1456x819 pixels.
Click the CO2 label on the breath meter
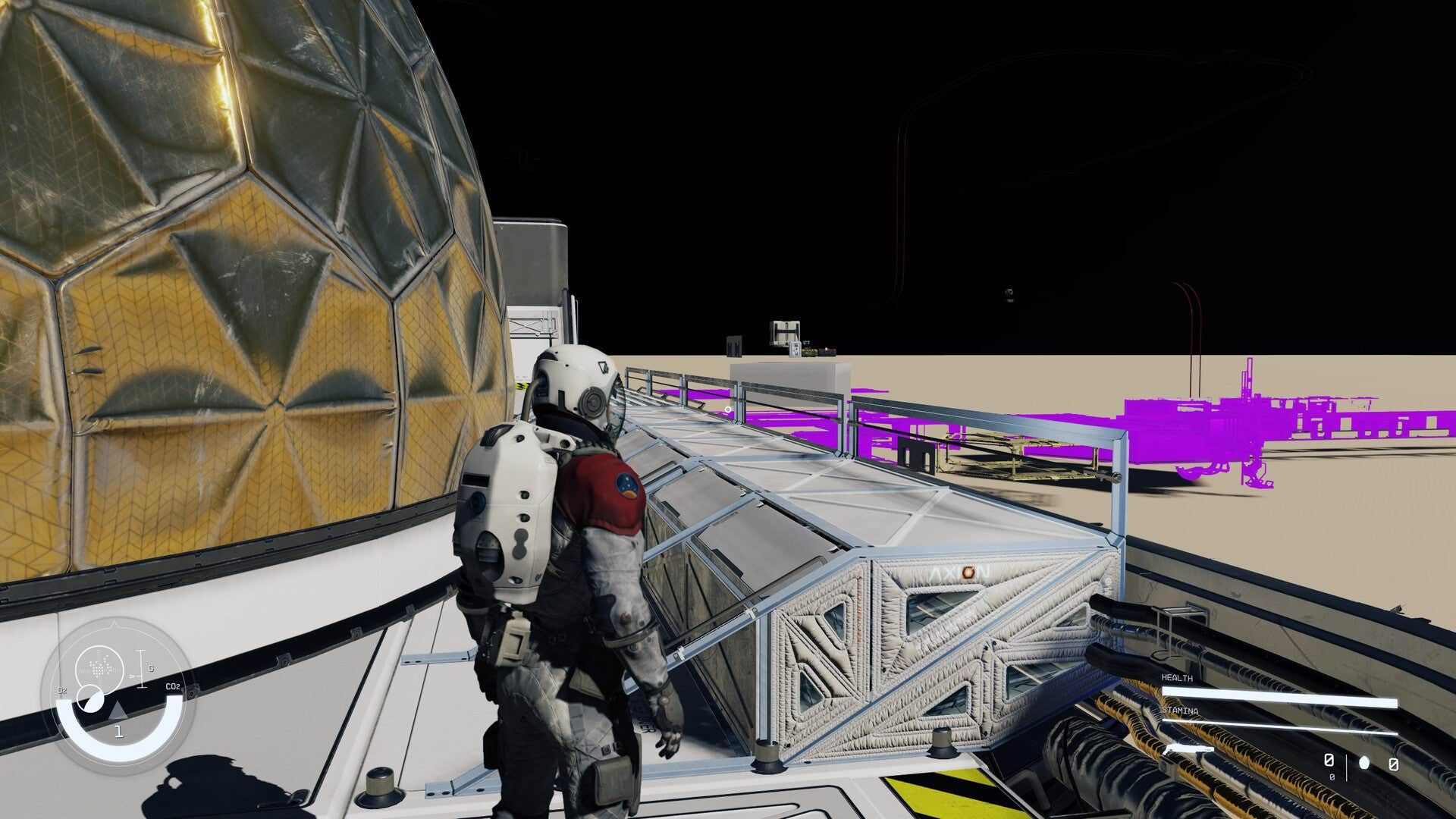[x=174, y=686]
